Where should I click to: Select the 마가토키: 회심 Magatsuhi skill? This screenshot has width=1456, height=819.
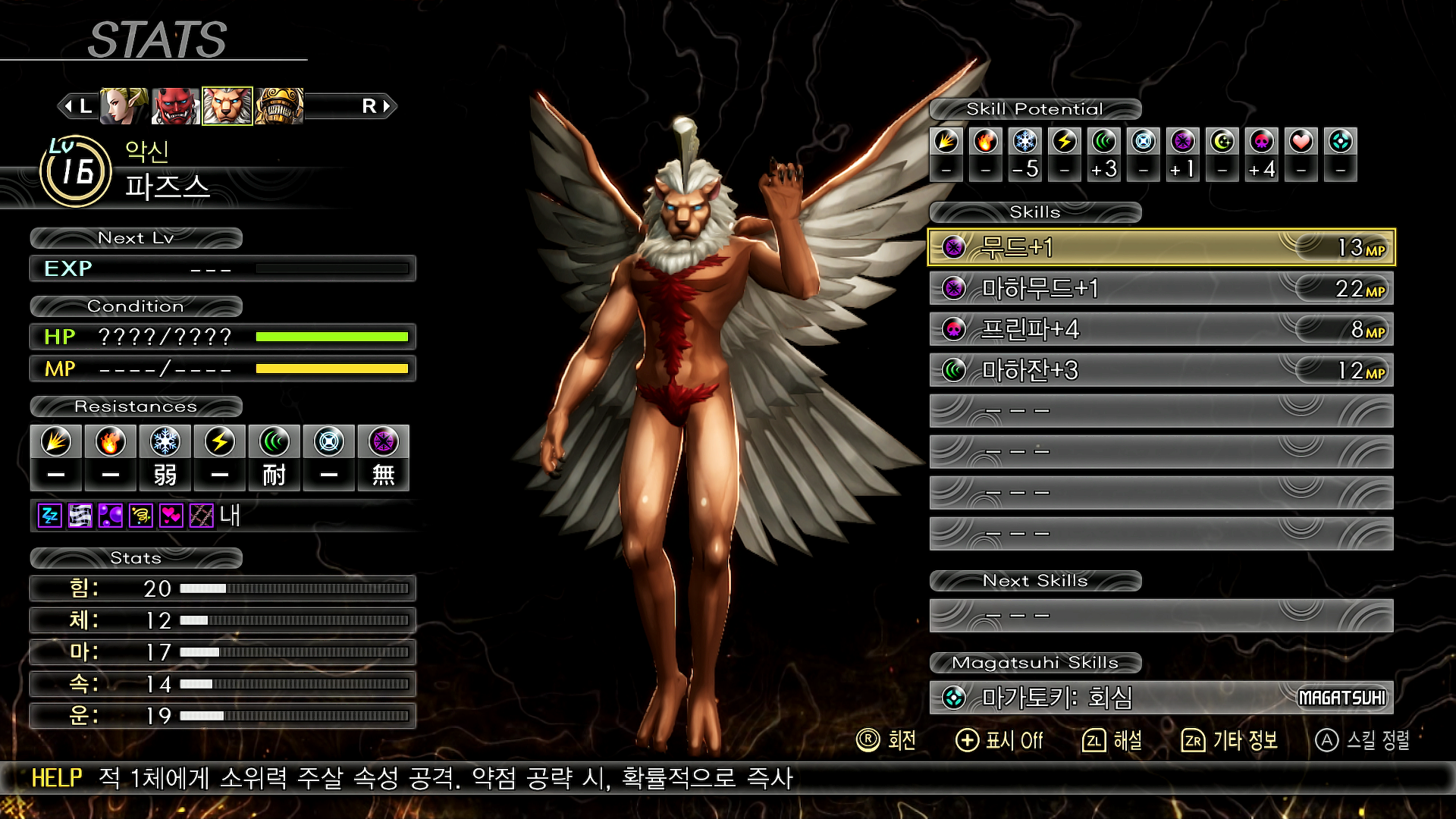coord(1160,697)
